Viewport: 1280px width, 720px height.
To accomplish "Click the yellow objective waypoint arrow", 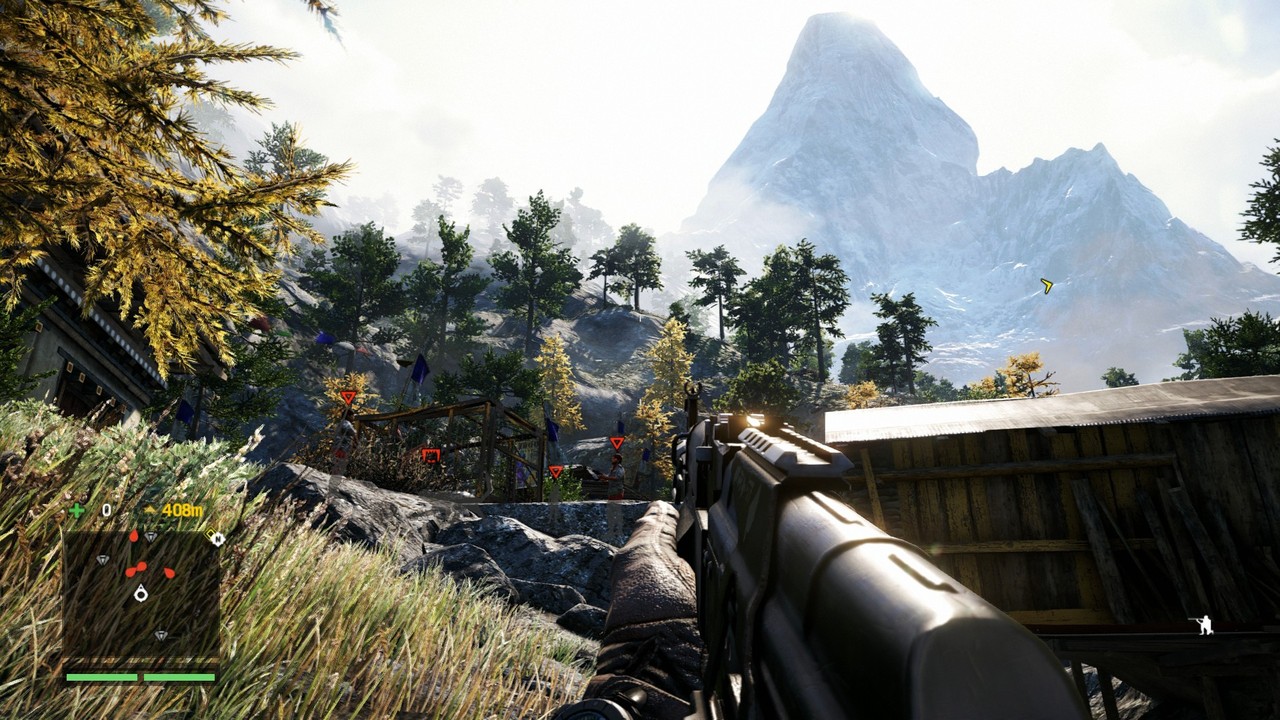I will 1046,286.
